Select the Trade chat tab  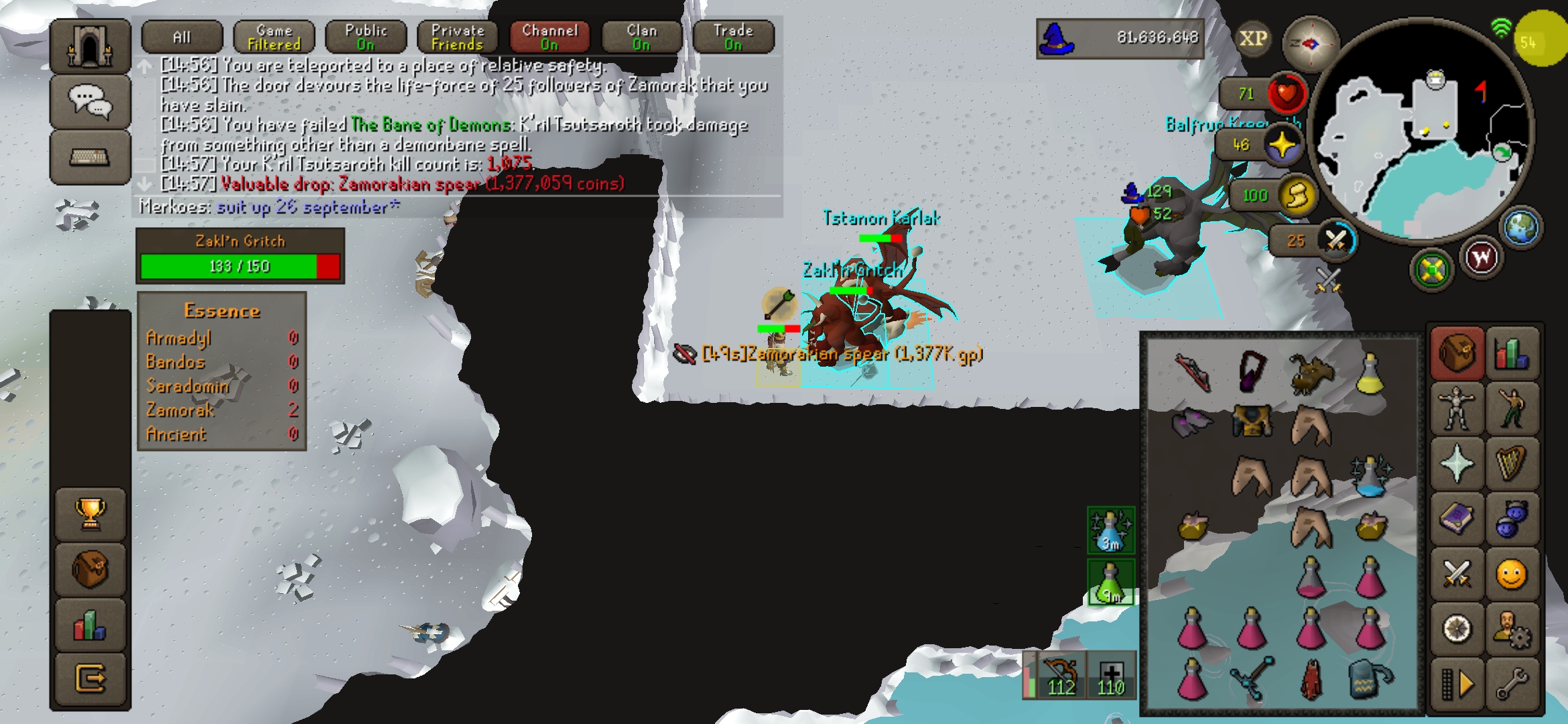click(733, 37)
